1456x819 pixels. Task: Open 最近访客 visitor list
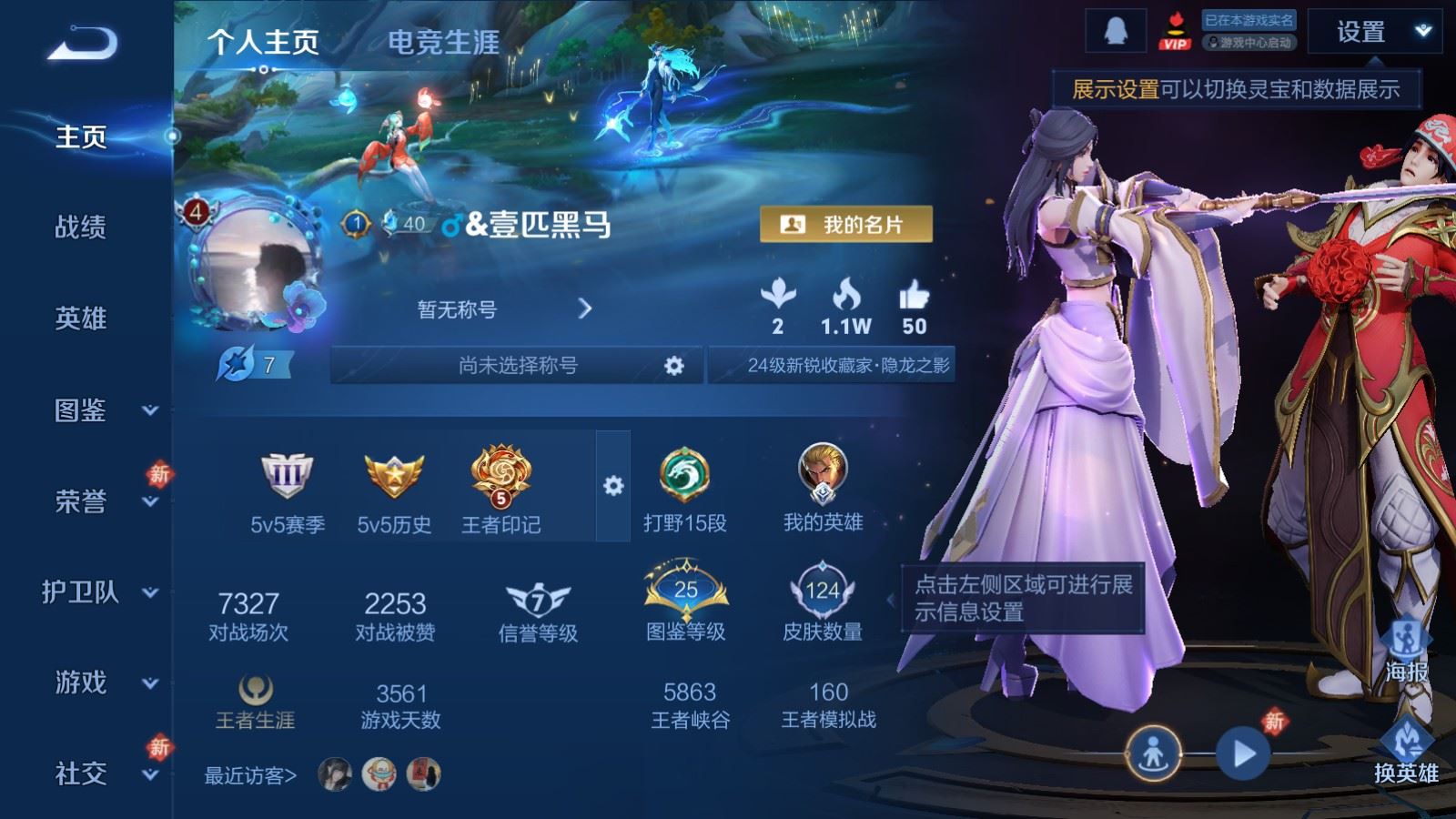click(250, 775)
